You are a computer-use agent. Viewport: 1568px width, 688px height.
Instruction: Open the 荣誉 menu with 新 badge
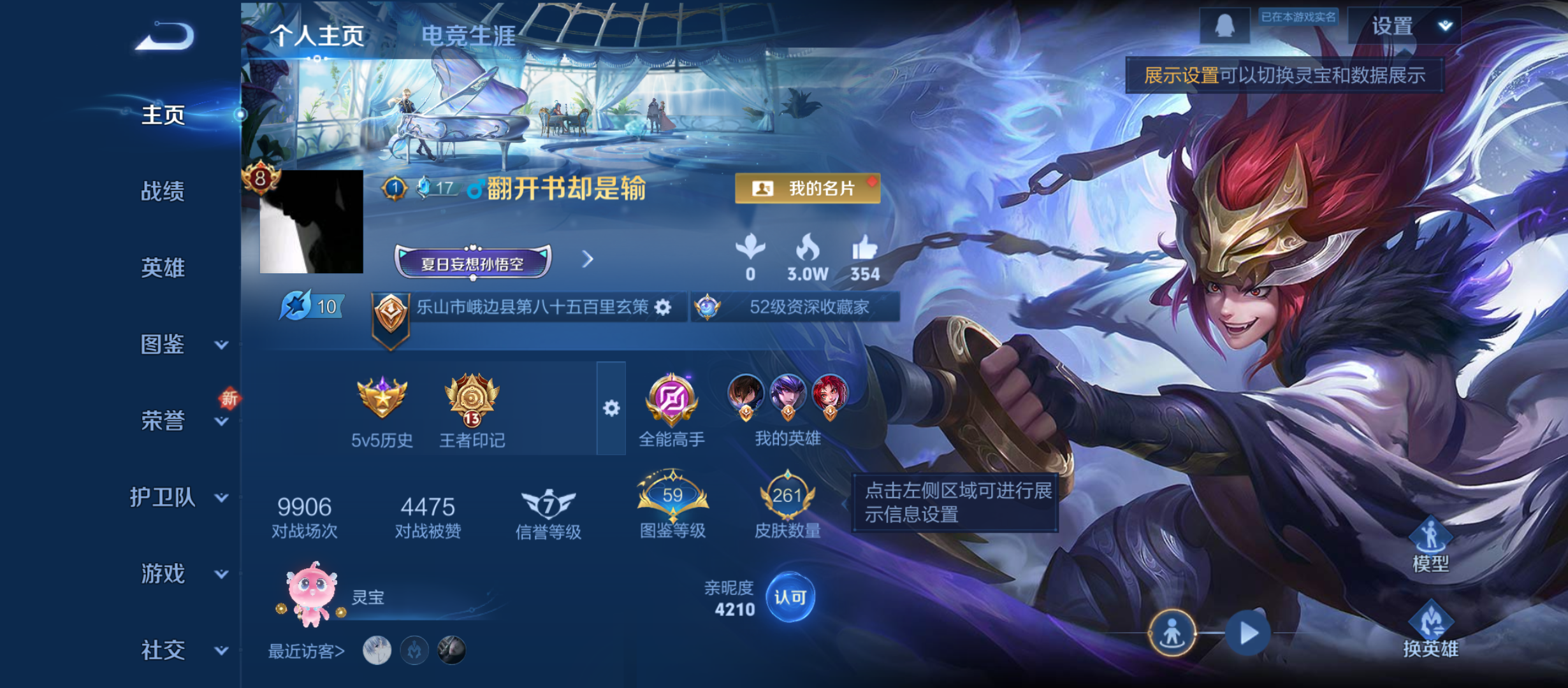coord(163,420)
